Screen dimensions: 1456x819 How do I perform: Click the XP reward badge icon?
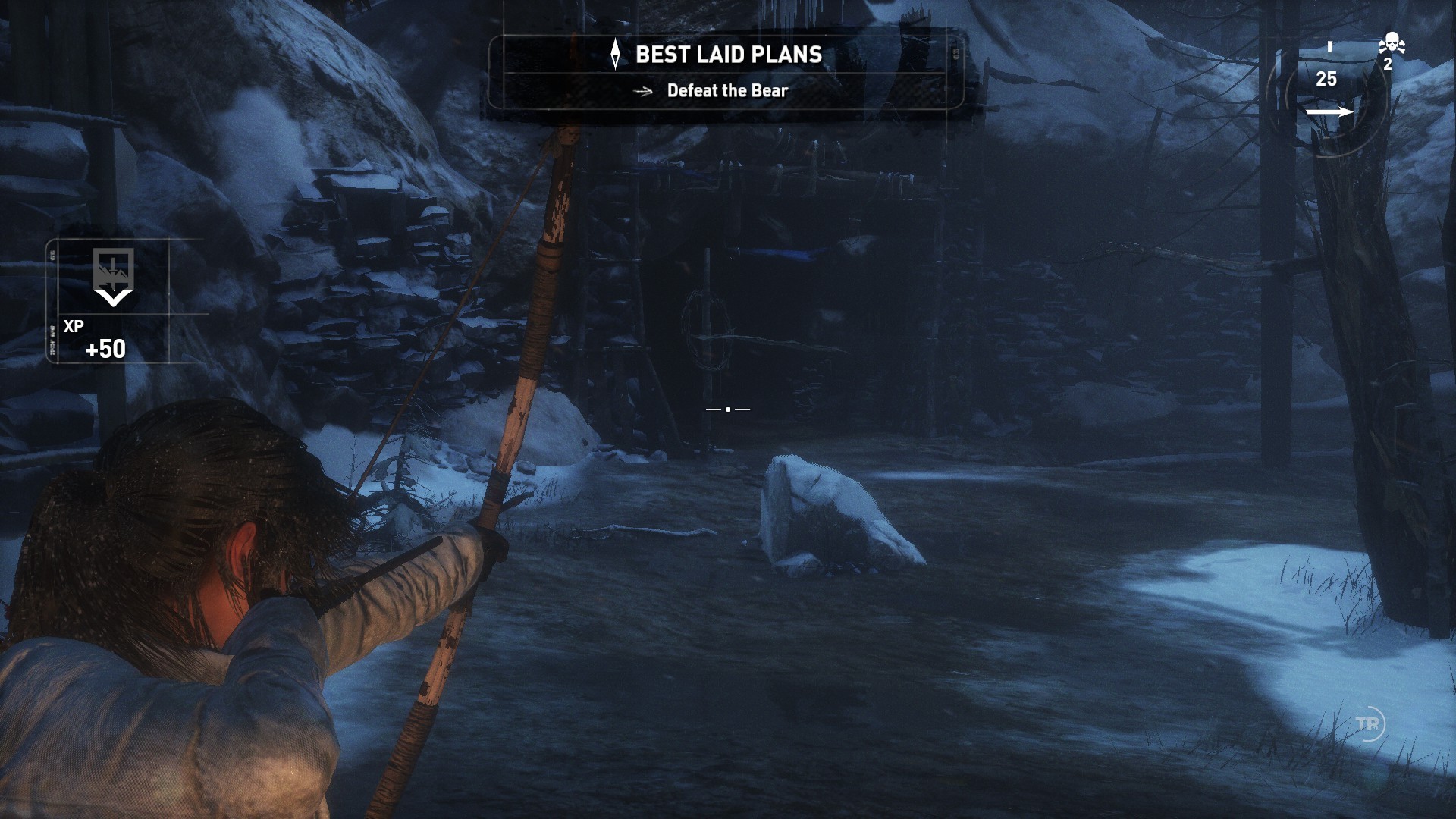tap(113, 275)
